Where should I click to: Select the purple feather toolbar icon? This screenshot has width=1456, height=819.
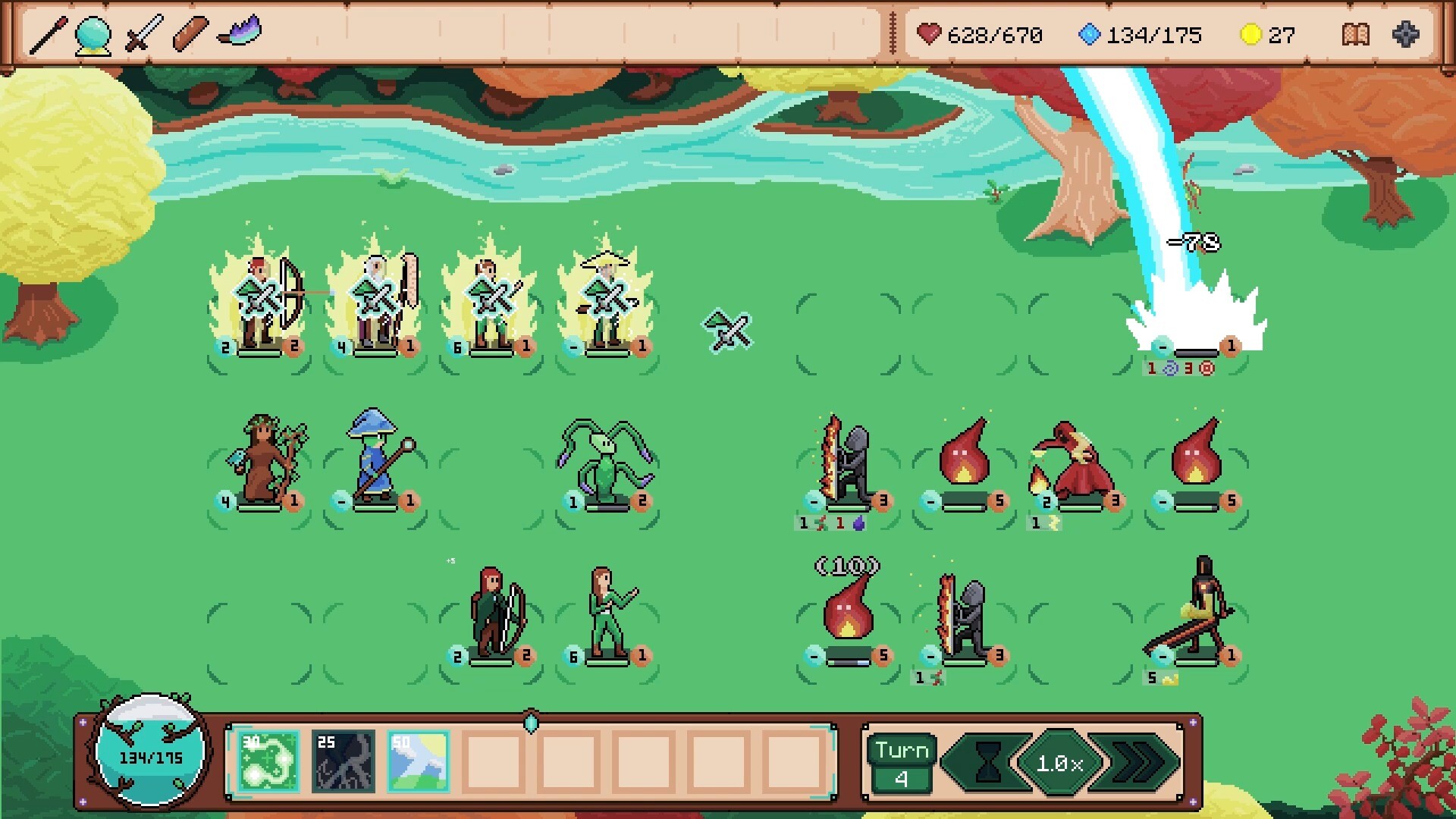pos(243,32)
